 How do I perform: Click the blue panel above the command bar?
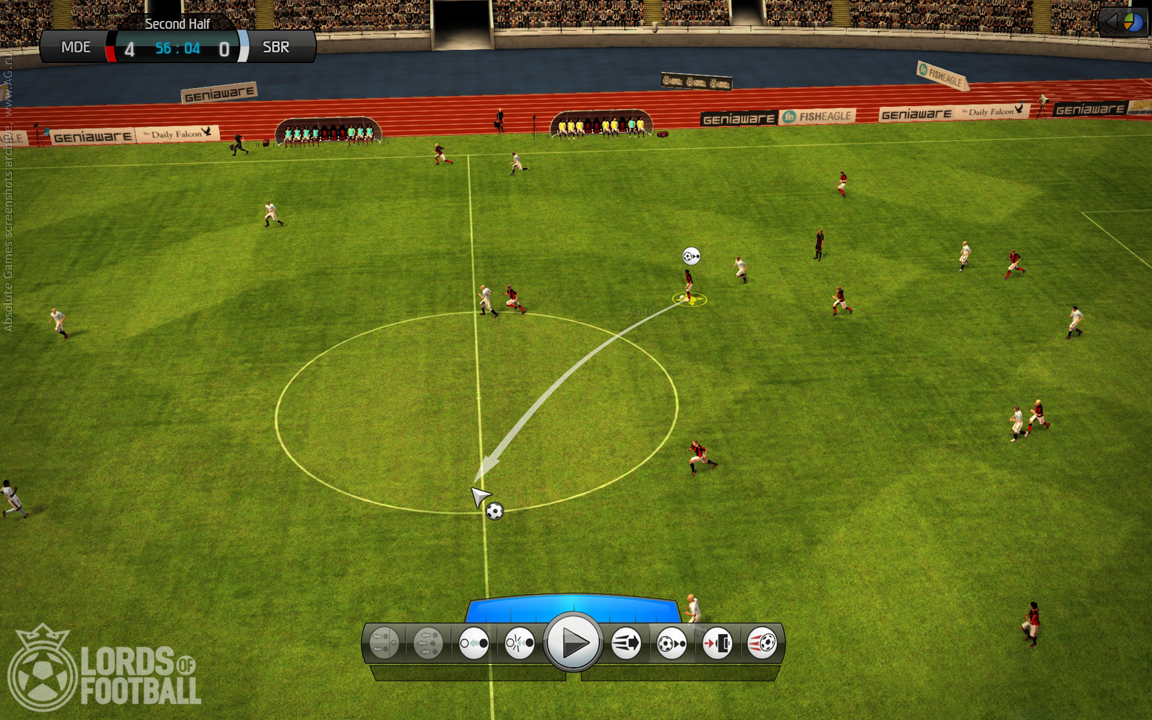[x=572, y=607]
